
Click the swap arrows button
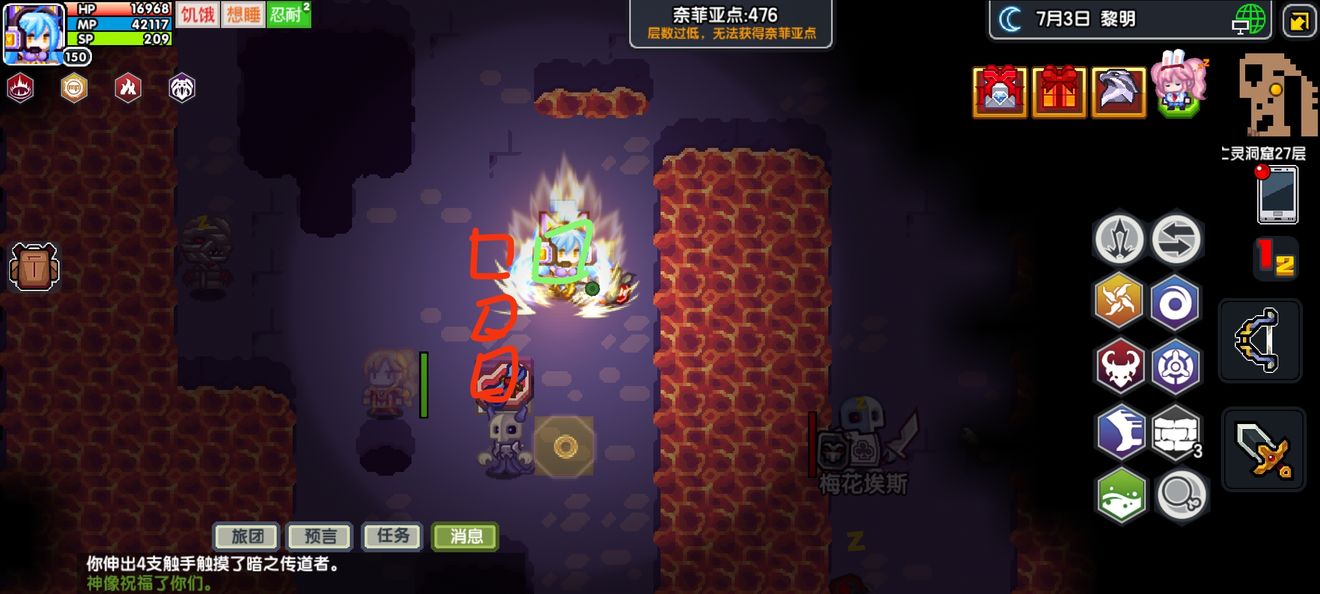1176,239
